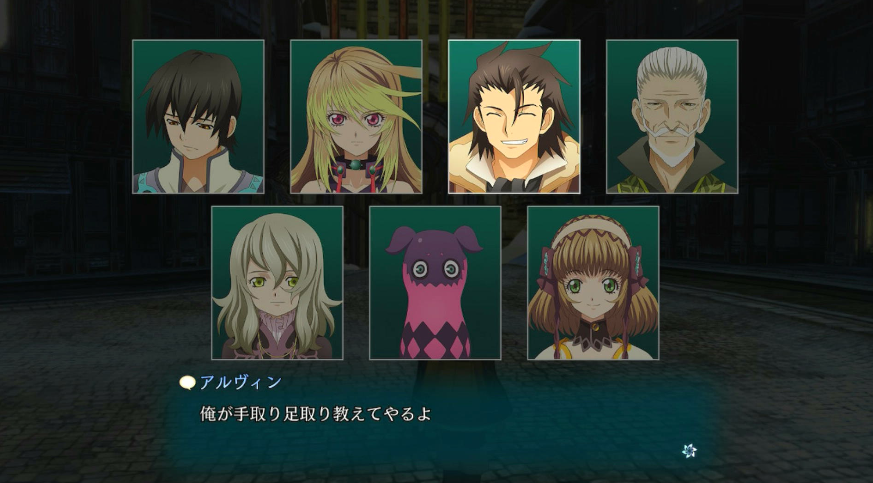Select the pale-haired girl with green eyes portrait

coord(277,283)
